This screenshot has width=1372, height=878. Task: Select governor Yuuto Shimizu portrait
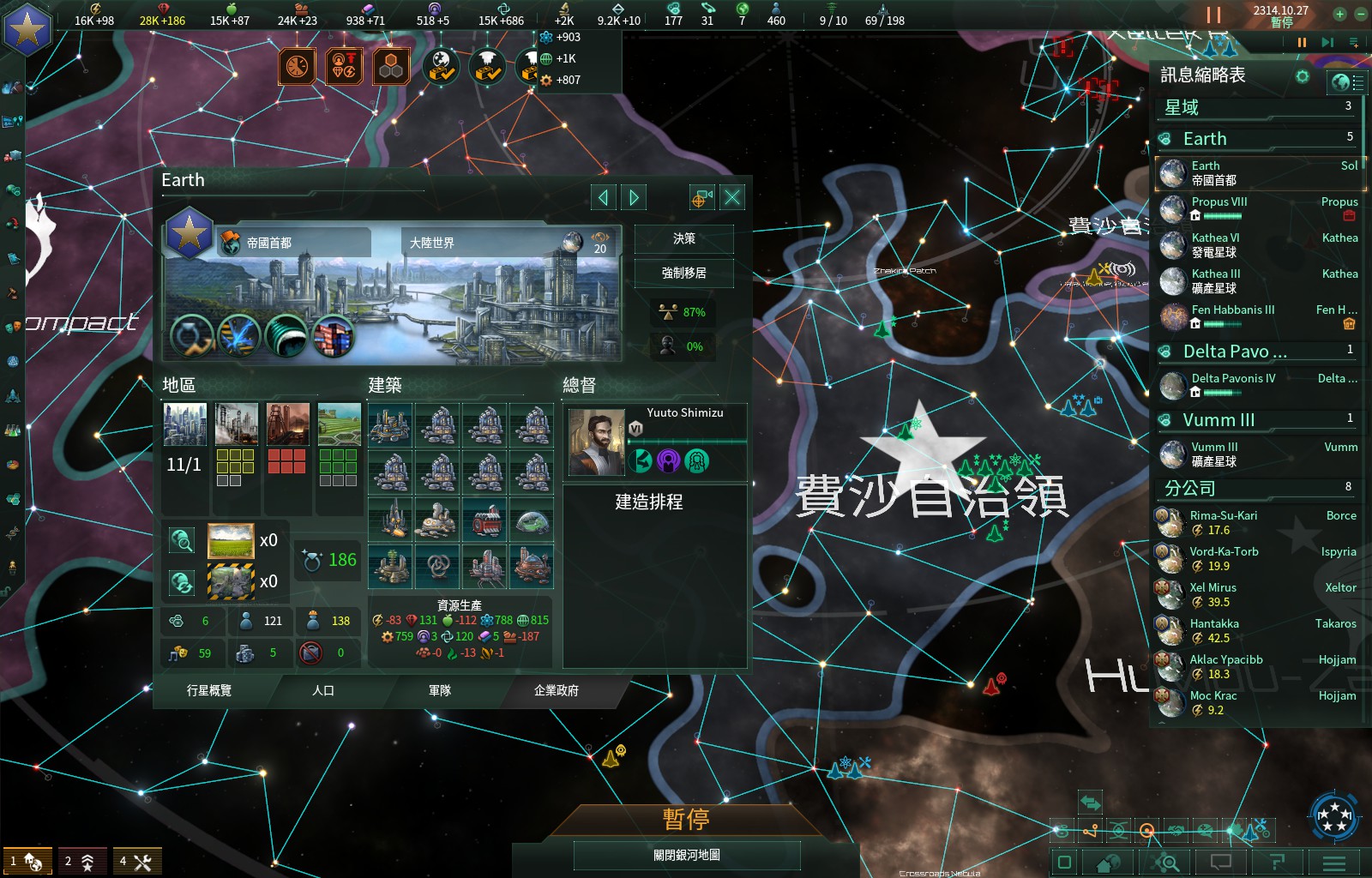point(596,442)
